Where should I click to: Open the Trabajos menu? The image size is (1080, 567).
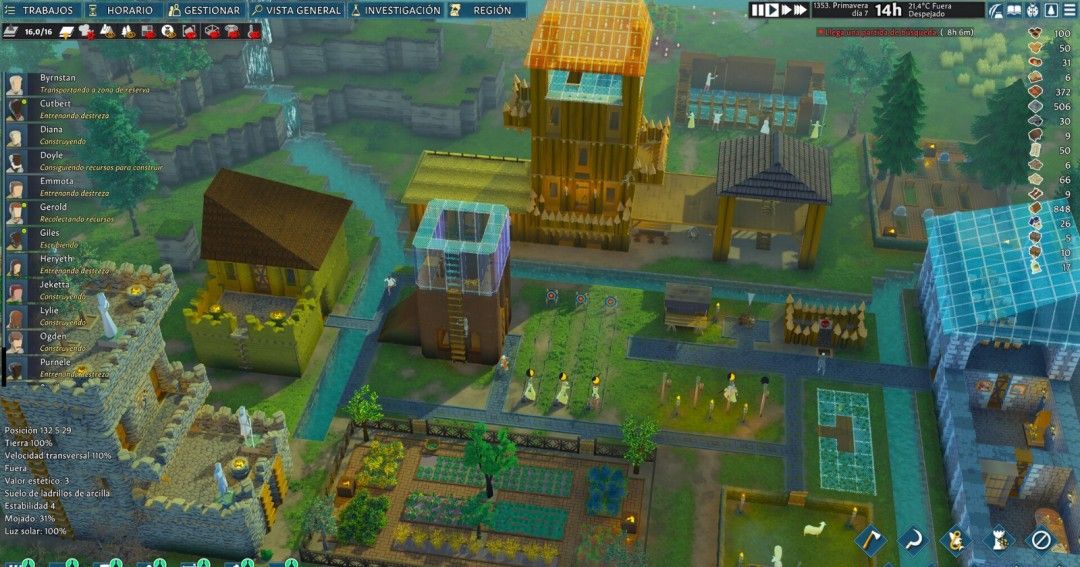(40, 10)
